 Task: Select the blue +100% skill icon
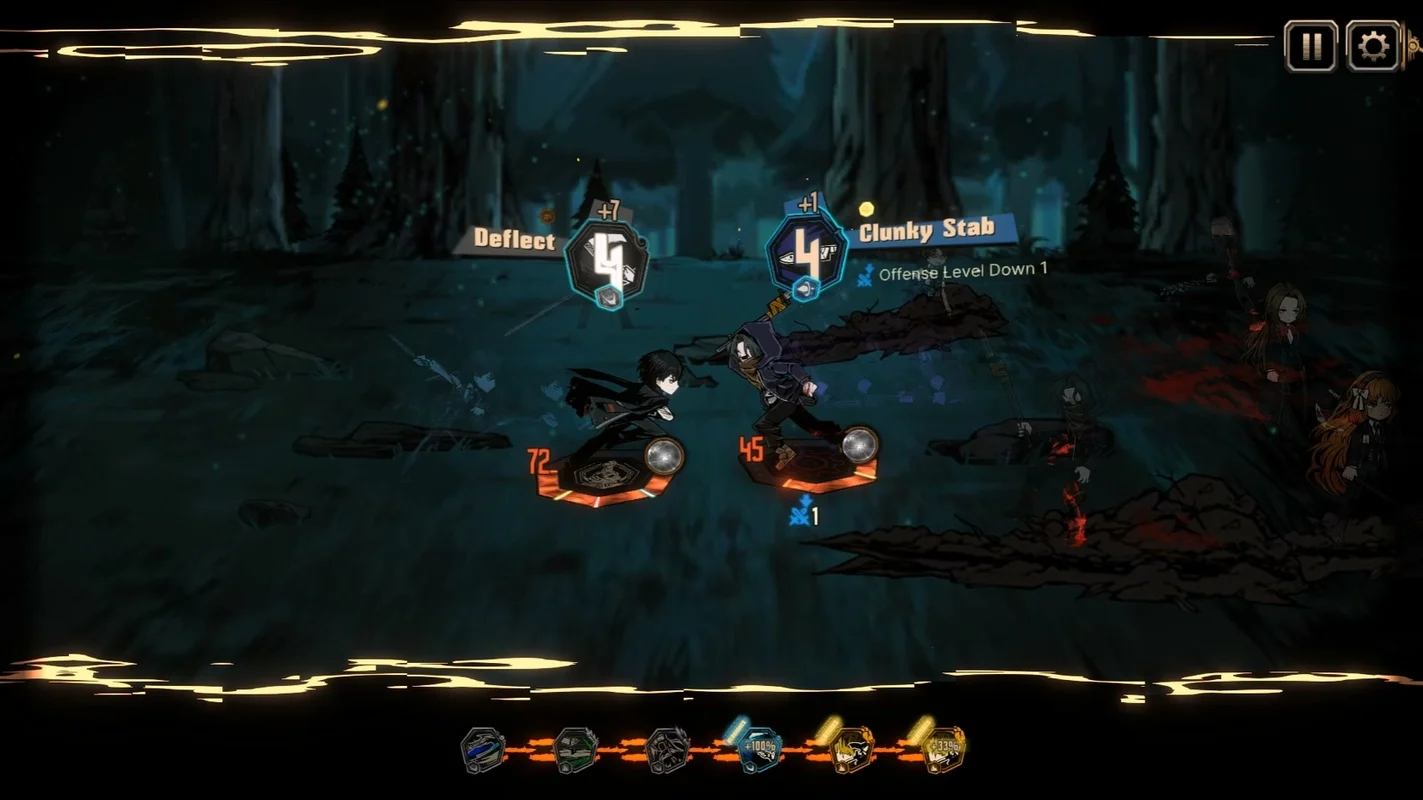pyautogui.click(x=759, y=750)
